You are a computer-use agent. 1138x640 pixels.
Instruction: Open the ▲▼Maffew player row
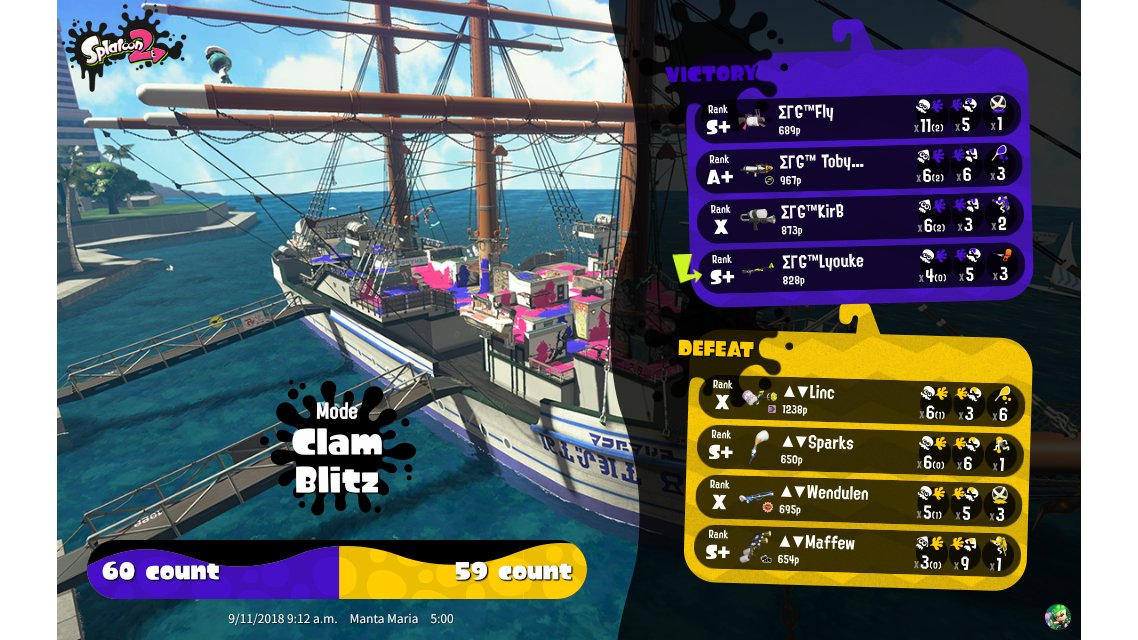[856, 550]
